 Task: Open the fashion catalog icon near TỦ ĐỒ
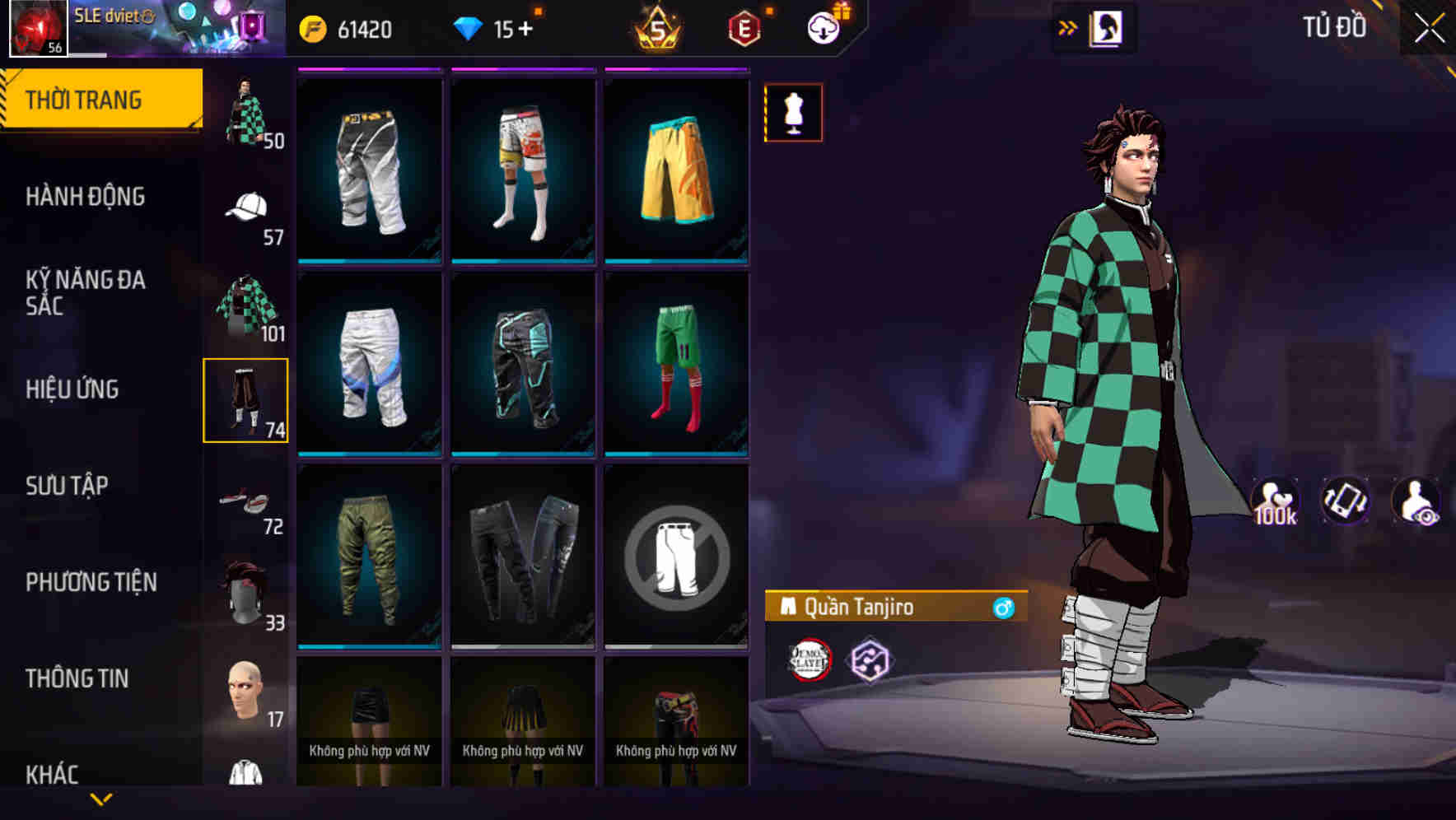tap(1108, 27)
